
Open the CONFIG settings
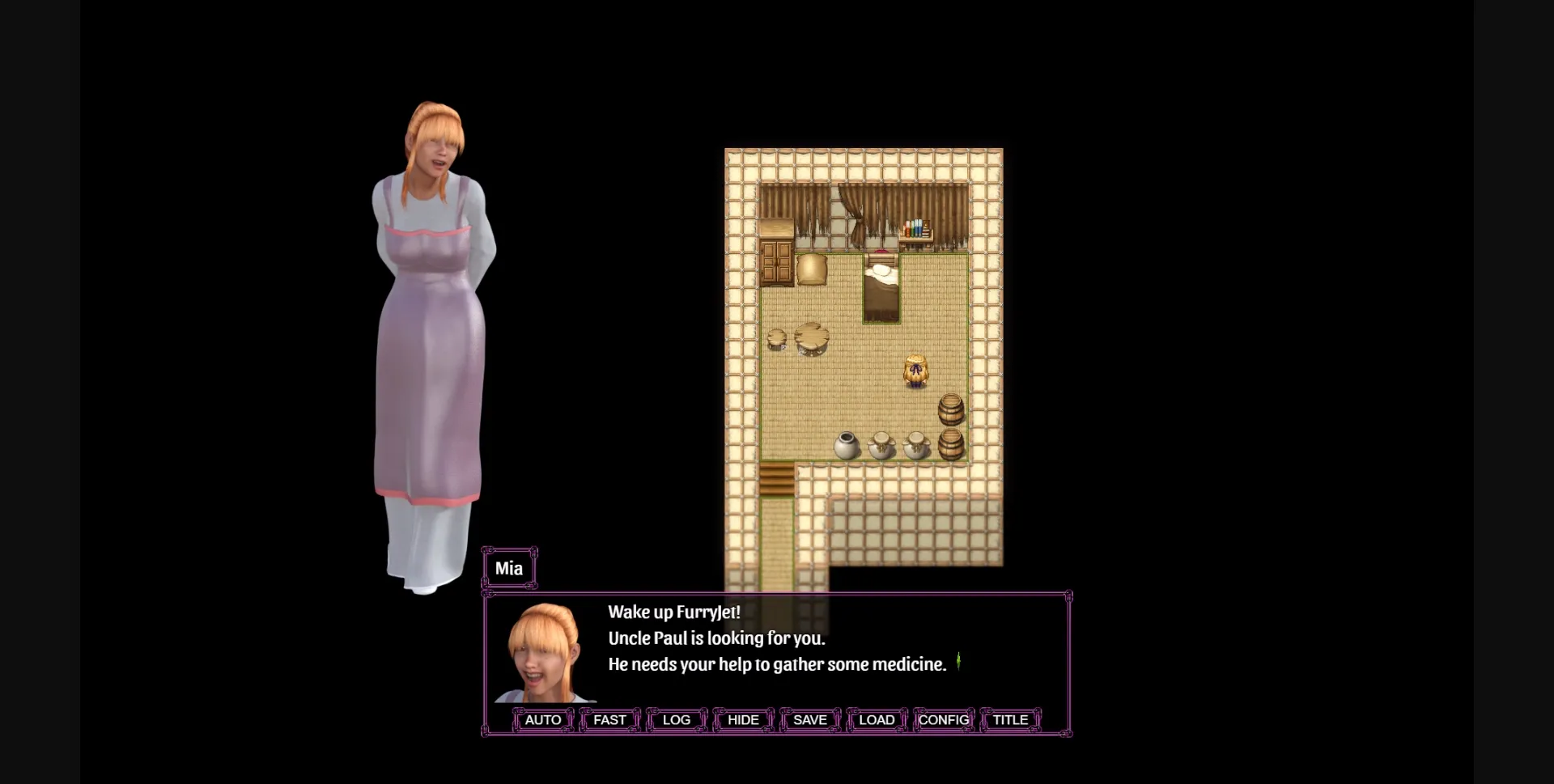coord(943,719)
